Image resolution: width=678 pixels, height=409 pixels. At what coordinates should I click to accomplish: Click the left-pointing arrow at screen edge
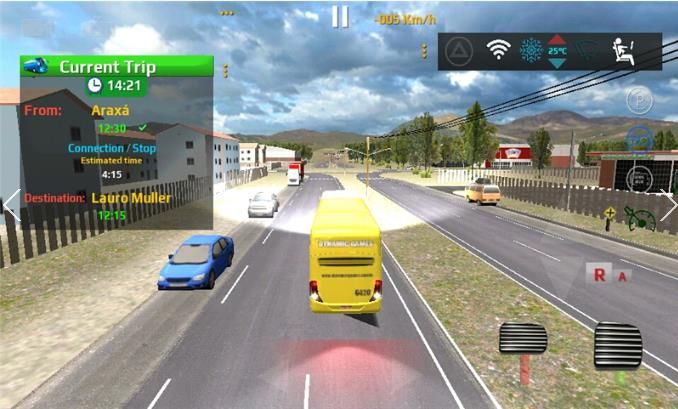[x=11, y=205]
